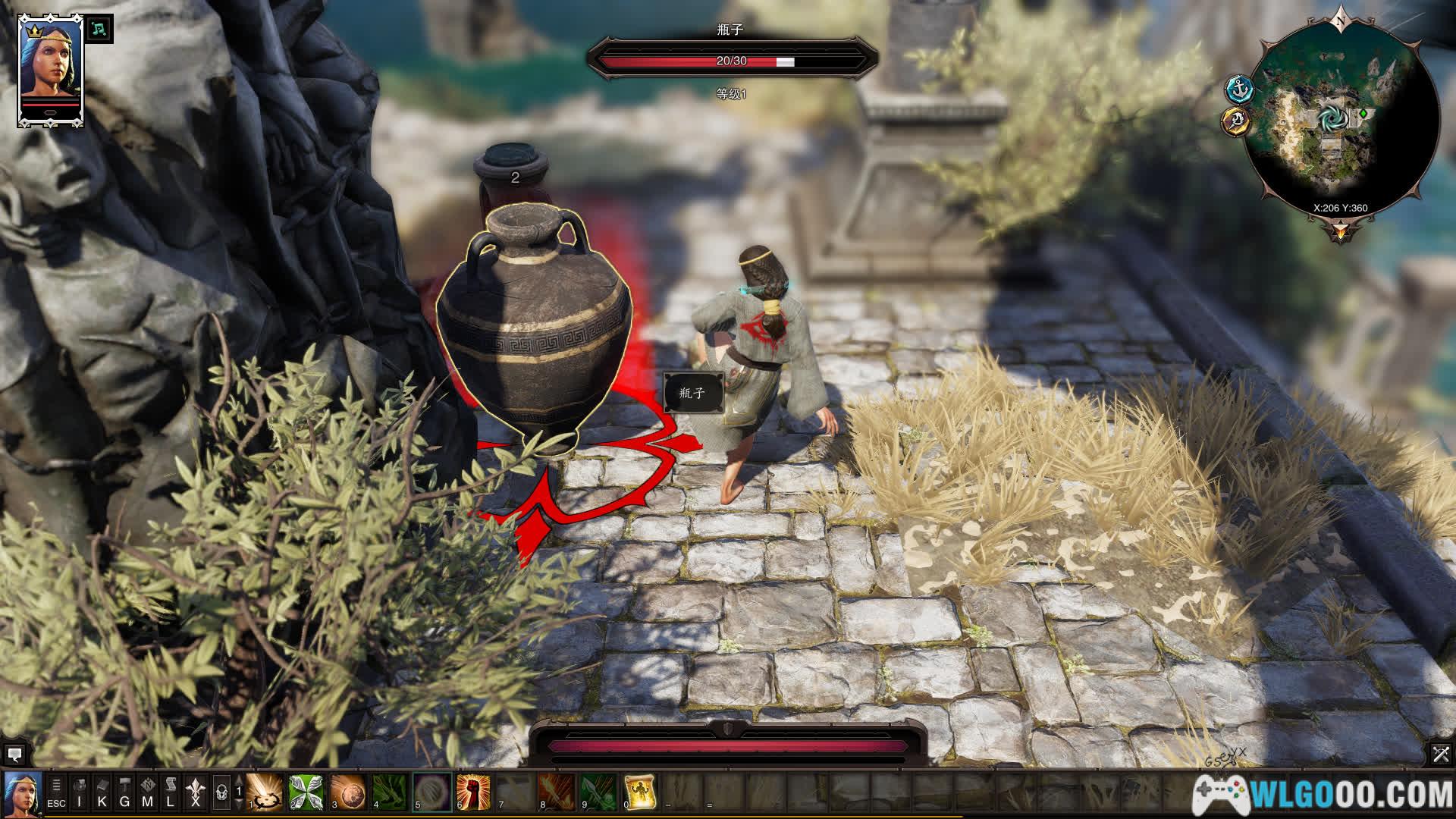Image resolution: width=1456 pixels, height=819 pixels.
Task: Open the chat speech bubble button
Action: 14,755
